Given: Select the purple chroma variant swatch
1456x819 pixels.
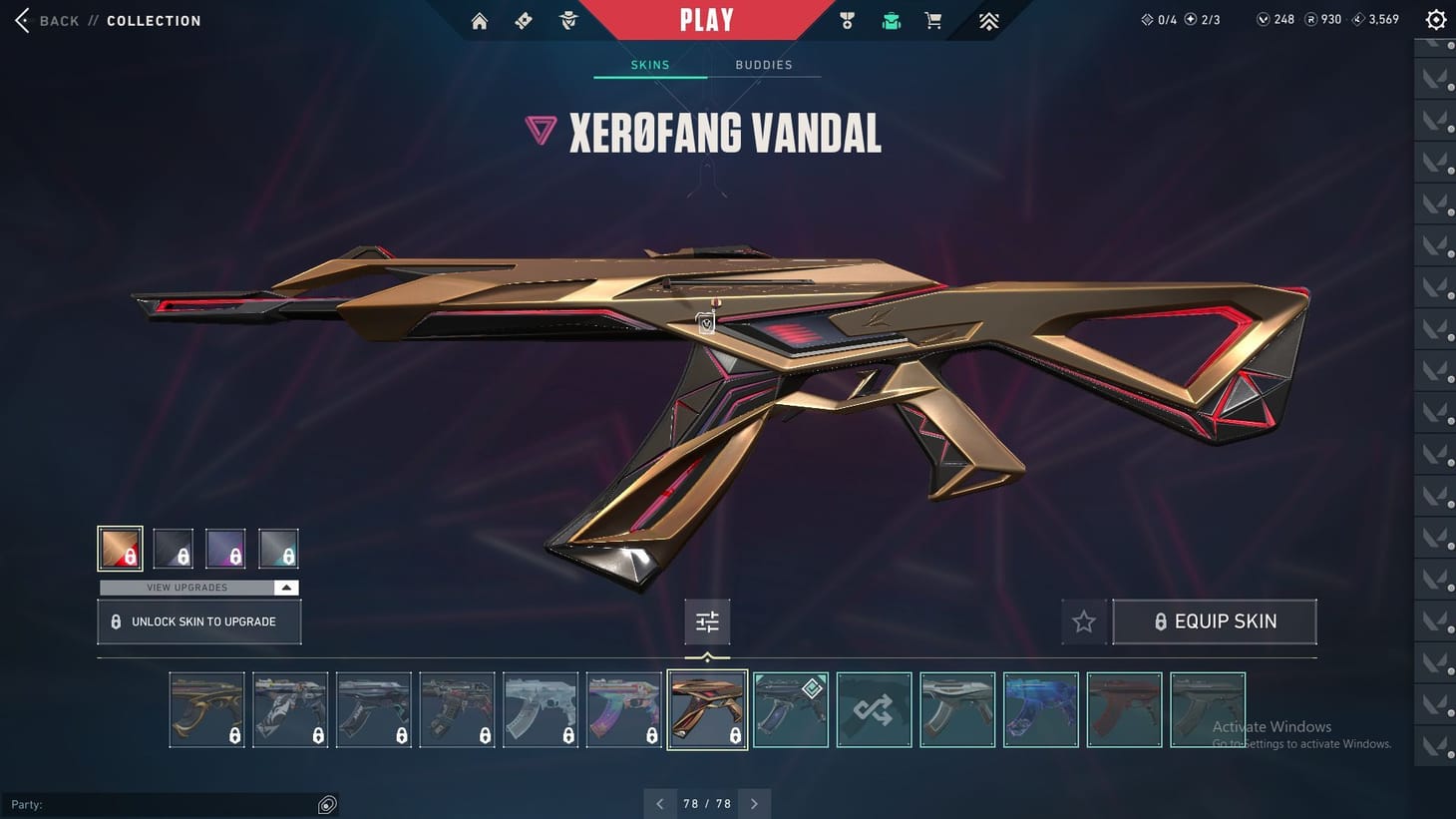Looking at the screenshot, I should pos(225,548).
